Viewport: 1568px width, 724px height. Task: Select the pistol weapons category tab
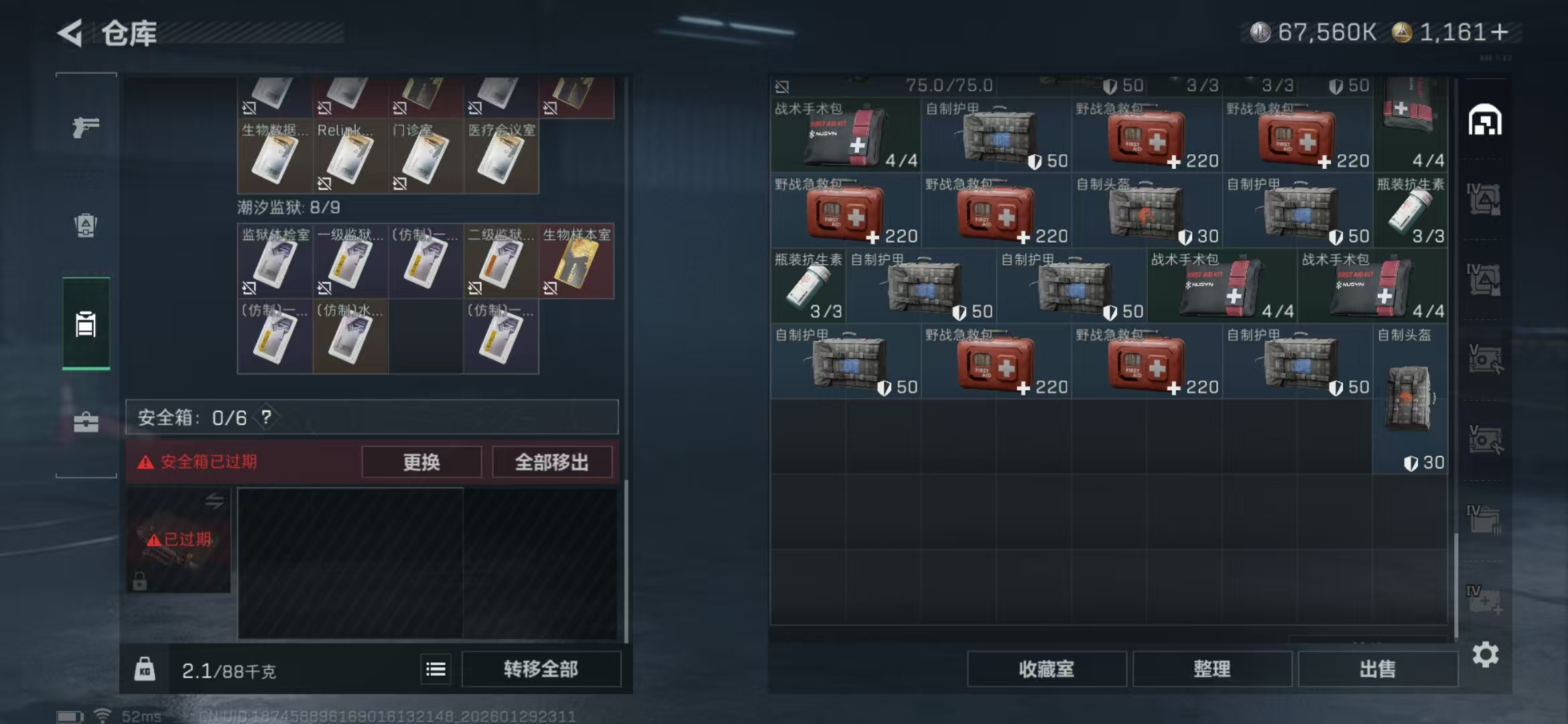click(87, 124)
